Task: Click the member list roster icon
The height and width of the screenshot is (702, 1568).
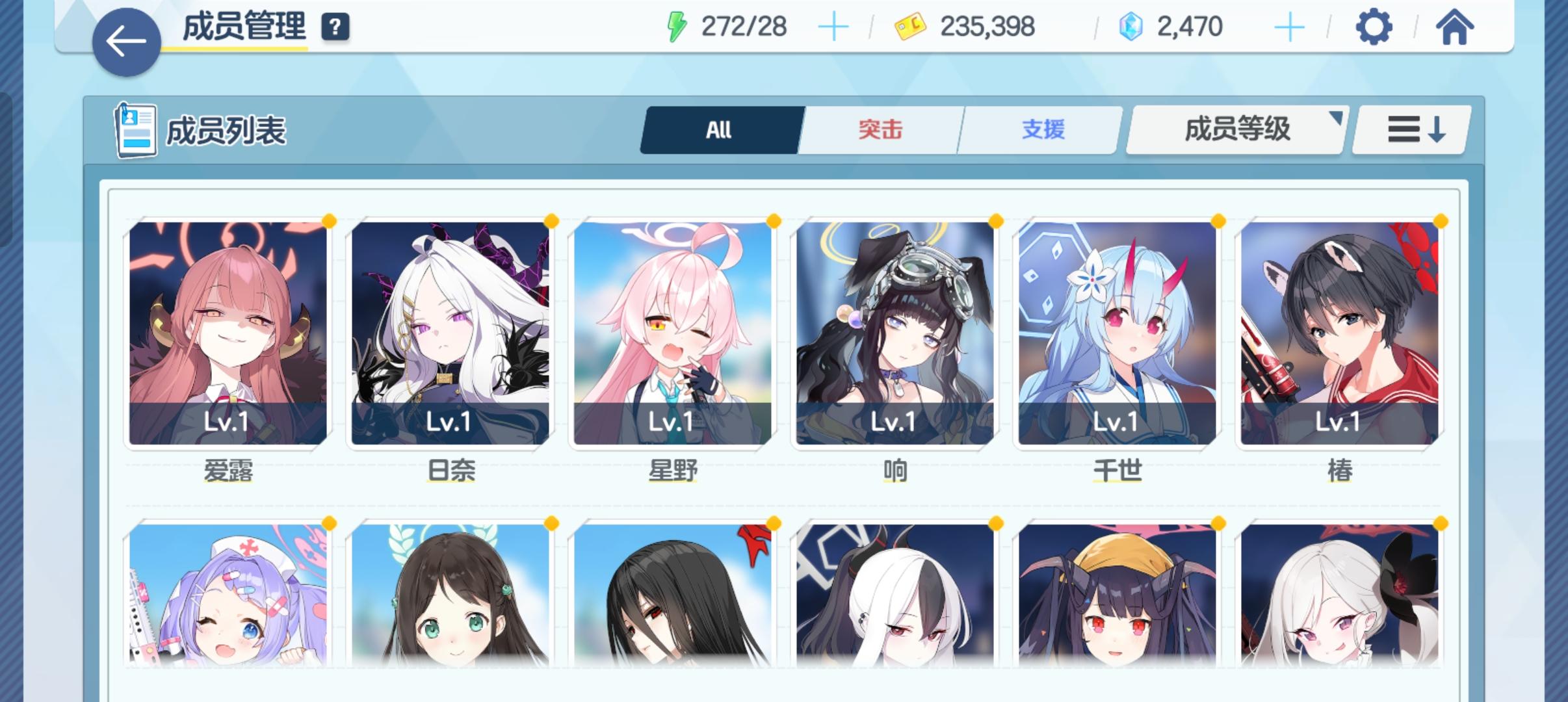Action: point(136,129)
